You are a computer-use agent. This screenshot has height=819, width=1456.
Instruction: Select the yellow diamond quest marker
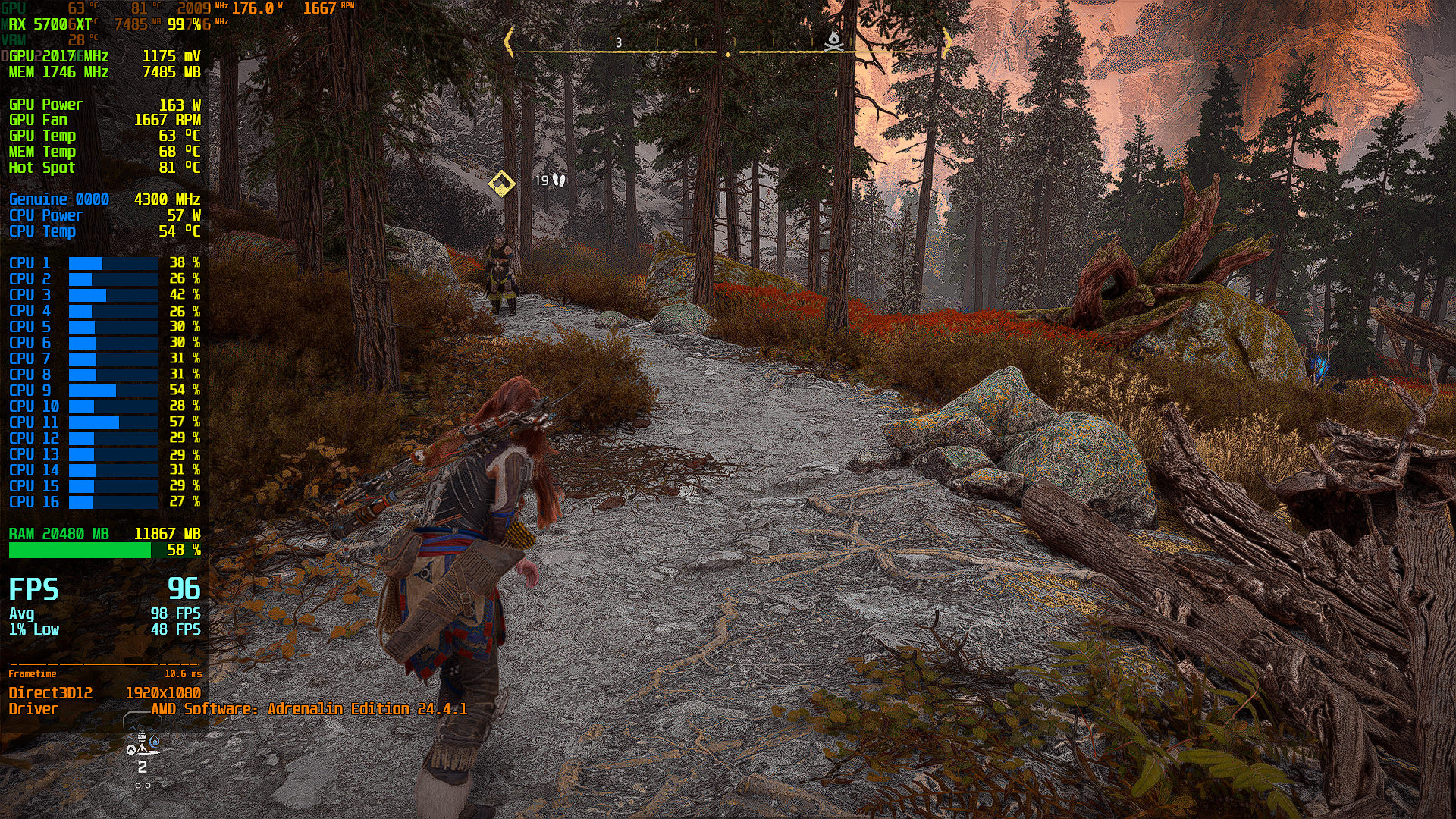(x=501, y=183)
